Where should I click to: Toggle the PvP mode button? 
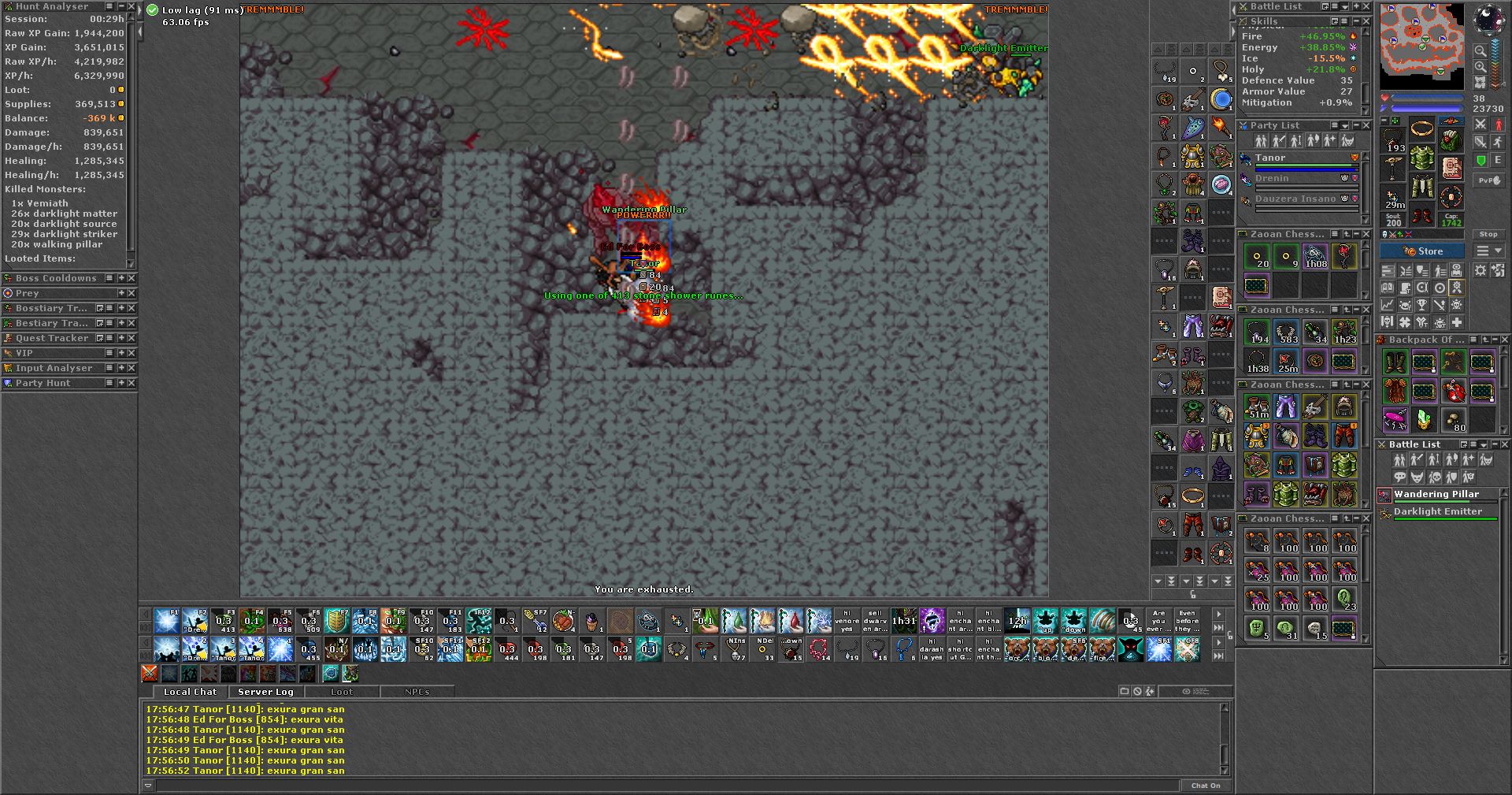(1488, 180)
